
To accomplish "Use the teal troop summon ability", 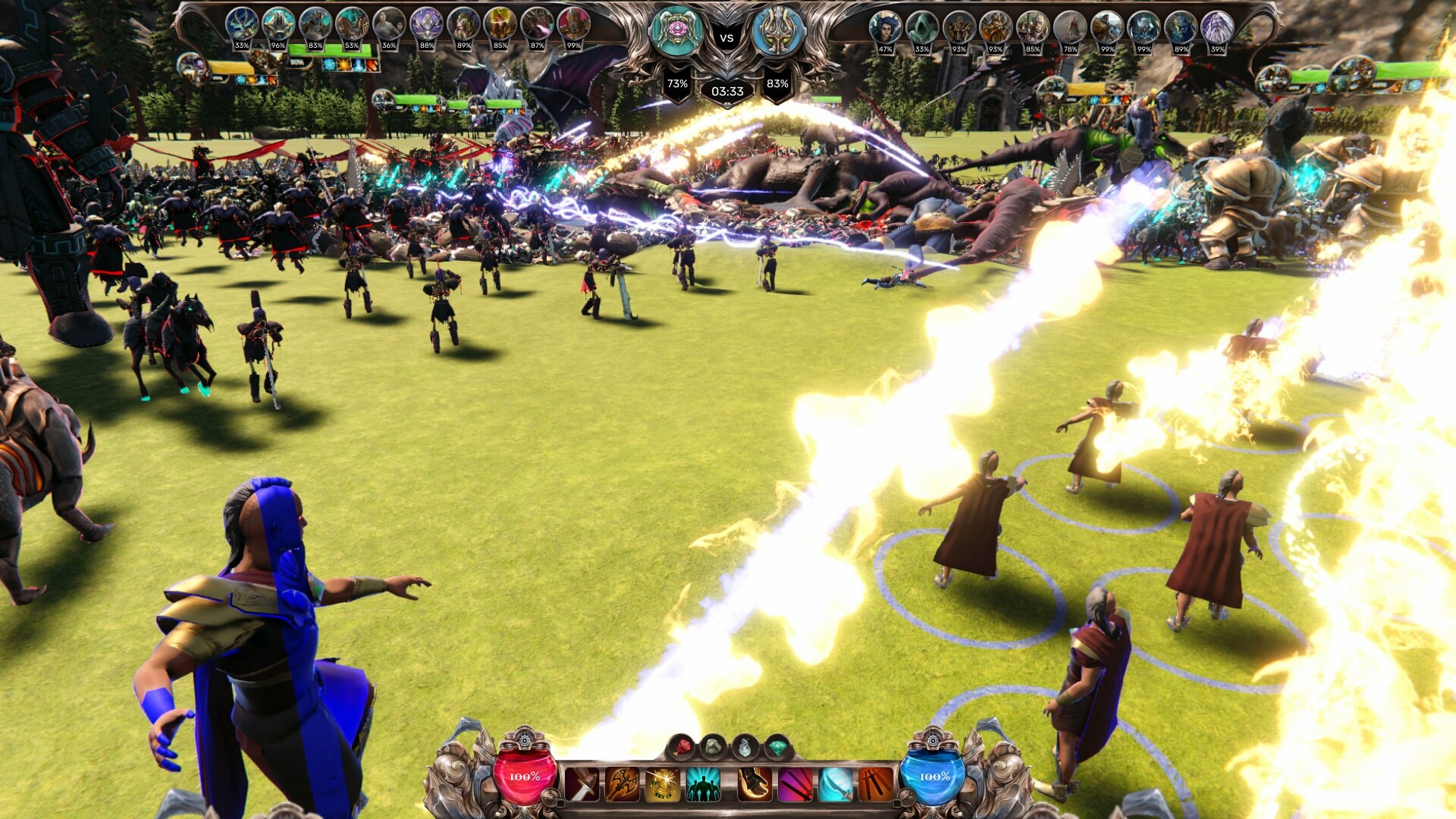I will (x=702, y=781).
